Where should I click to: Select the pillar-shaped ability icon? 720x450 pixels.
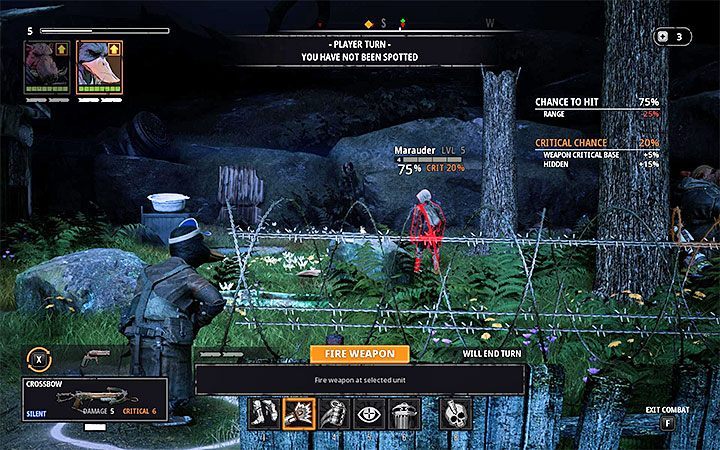tap(404, 411)
